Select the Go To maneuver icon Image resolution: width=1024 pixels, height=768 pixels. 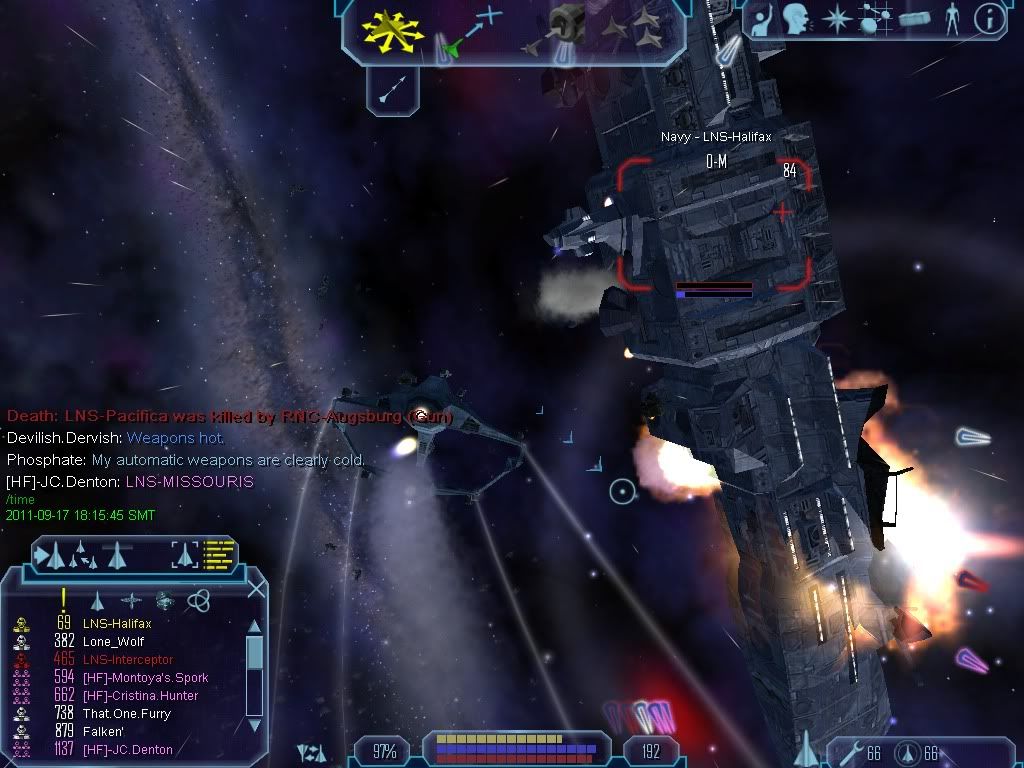[x=470, y=30]
